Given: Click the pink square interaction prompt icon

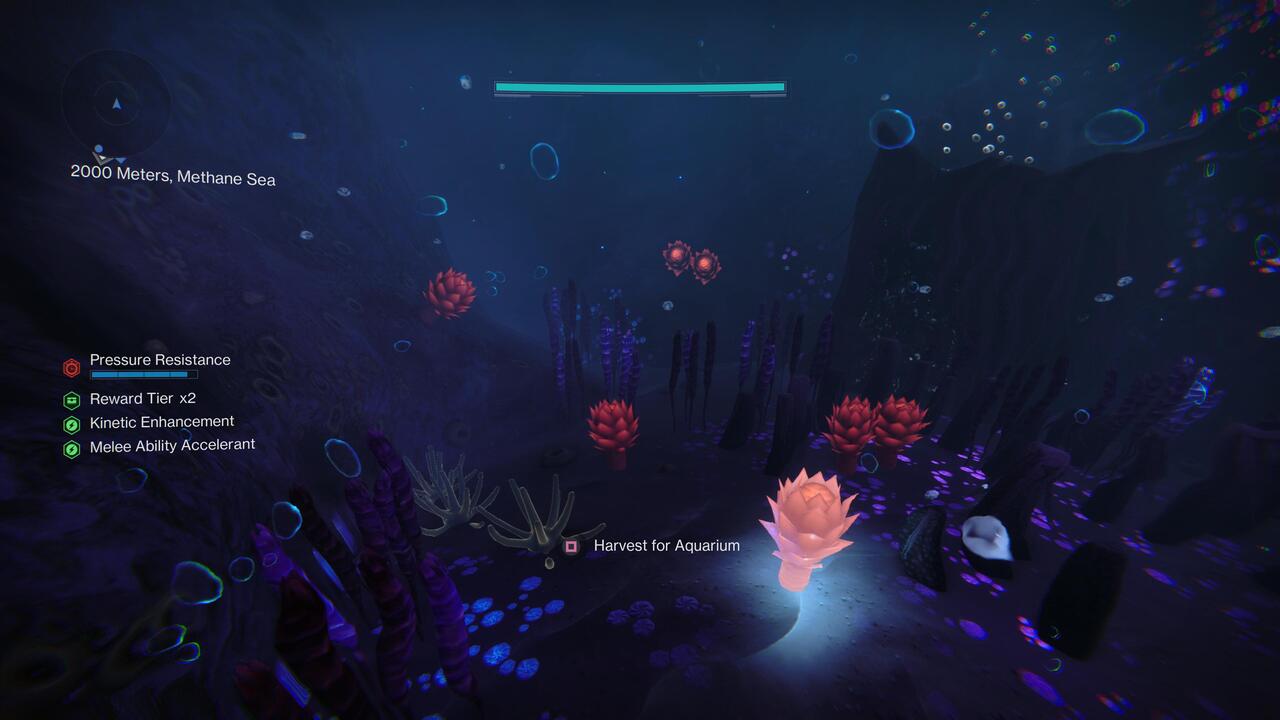Looking at the screenshot, I should pos(572,546).
